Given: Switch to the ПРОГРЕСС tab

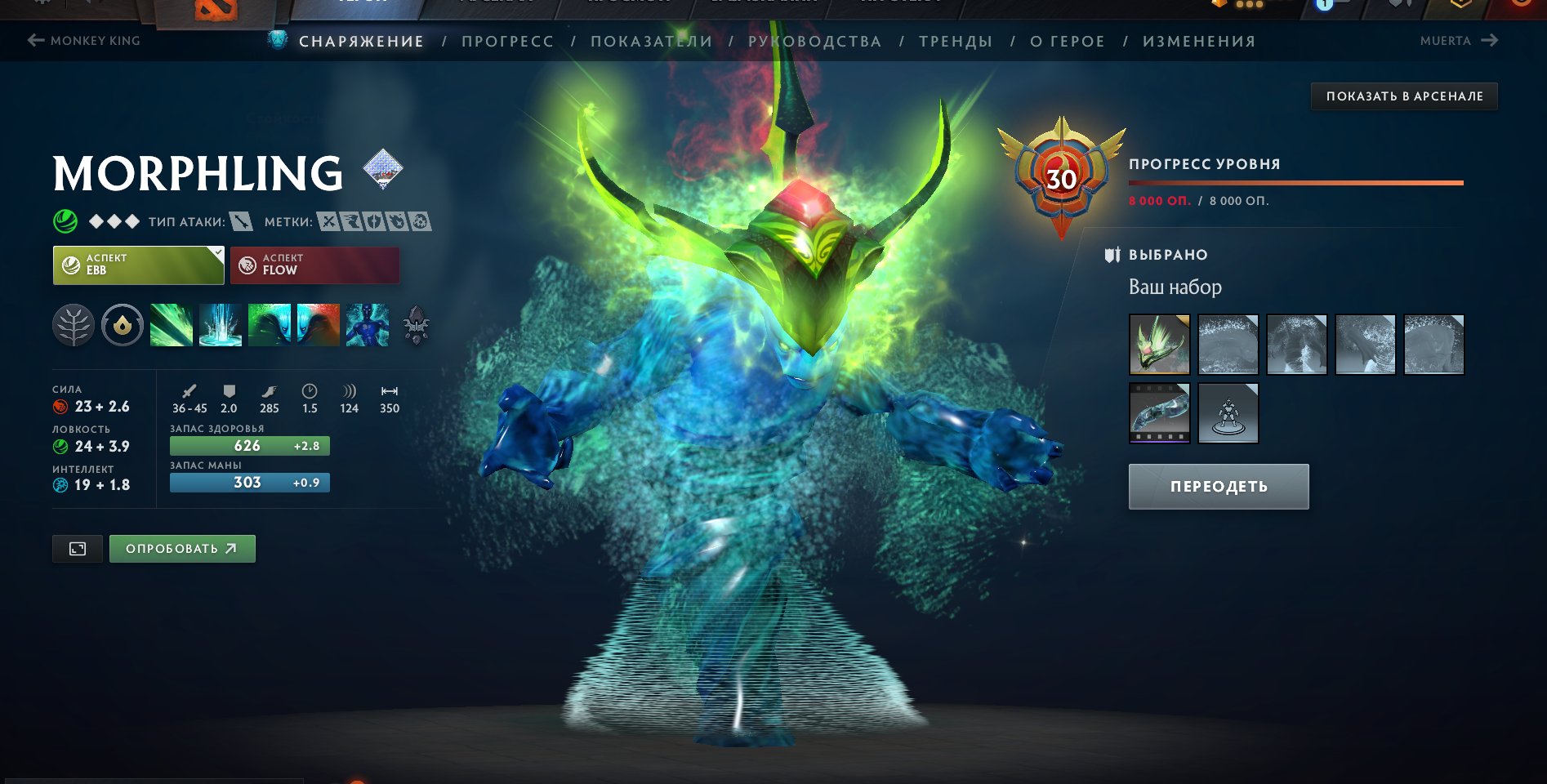Looking at the screenshot, I should (506, 41).
